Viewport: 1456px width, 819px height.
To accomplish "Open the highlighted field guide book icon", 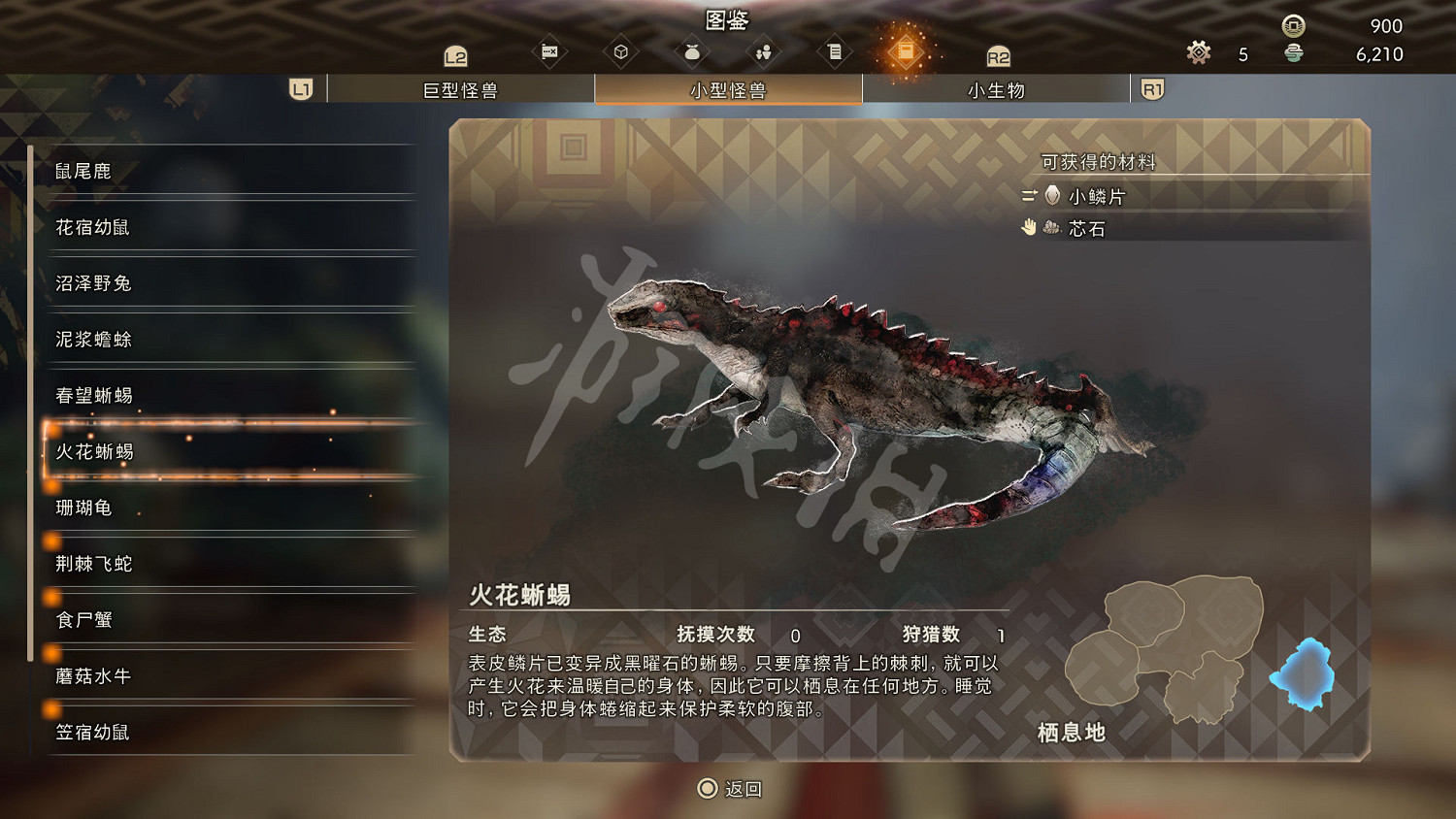I will 907,49.
